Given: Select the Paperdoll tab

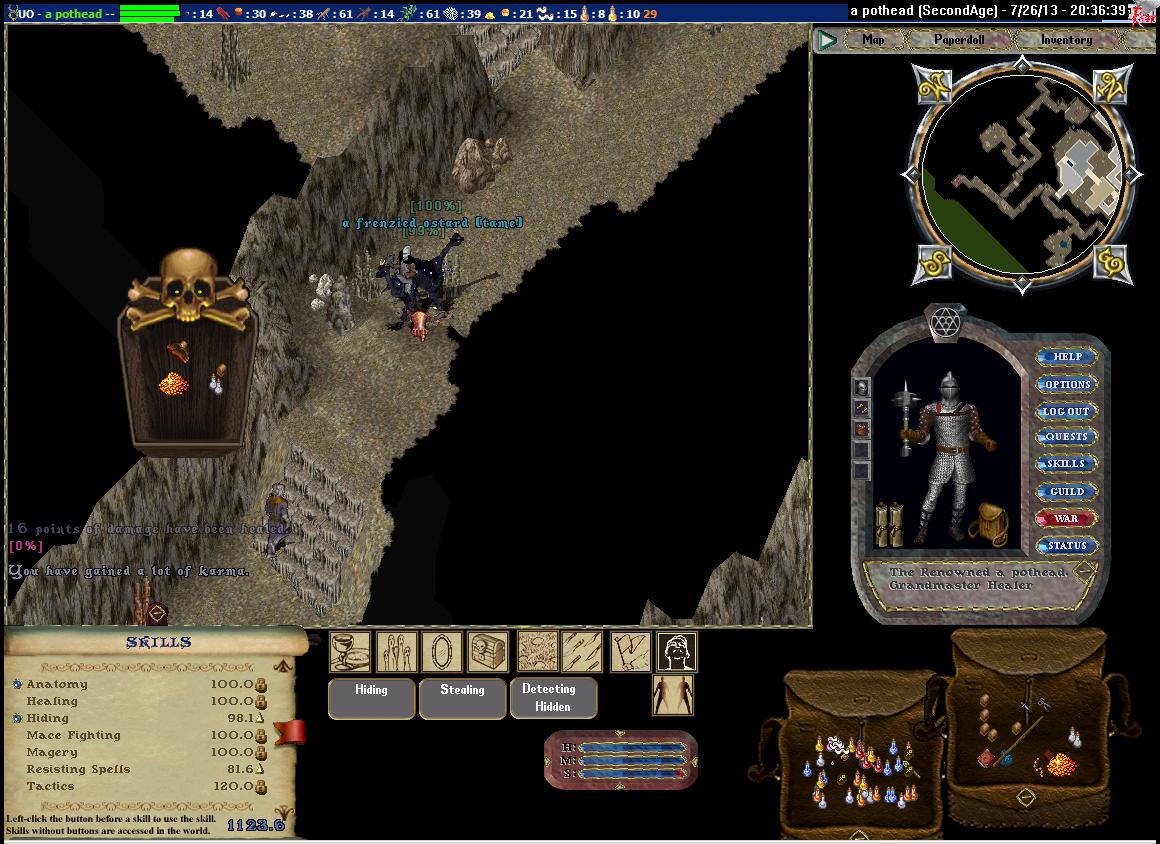Looking at the screenshot, I should (960, 40).
